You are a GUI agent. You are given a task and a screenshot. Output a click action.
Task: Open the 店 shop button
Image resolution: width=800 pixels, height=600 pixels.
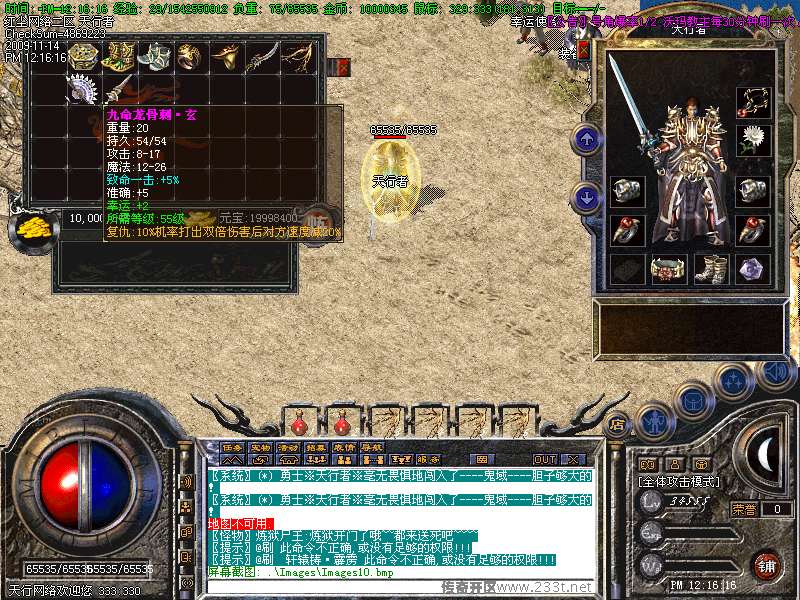point(617,423)
